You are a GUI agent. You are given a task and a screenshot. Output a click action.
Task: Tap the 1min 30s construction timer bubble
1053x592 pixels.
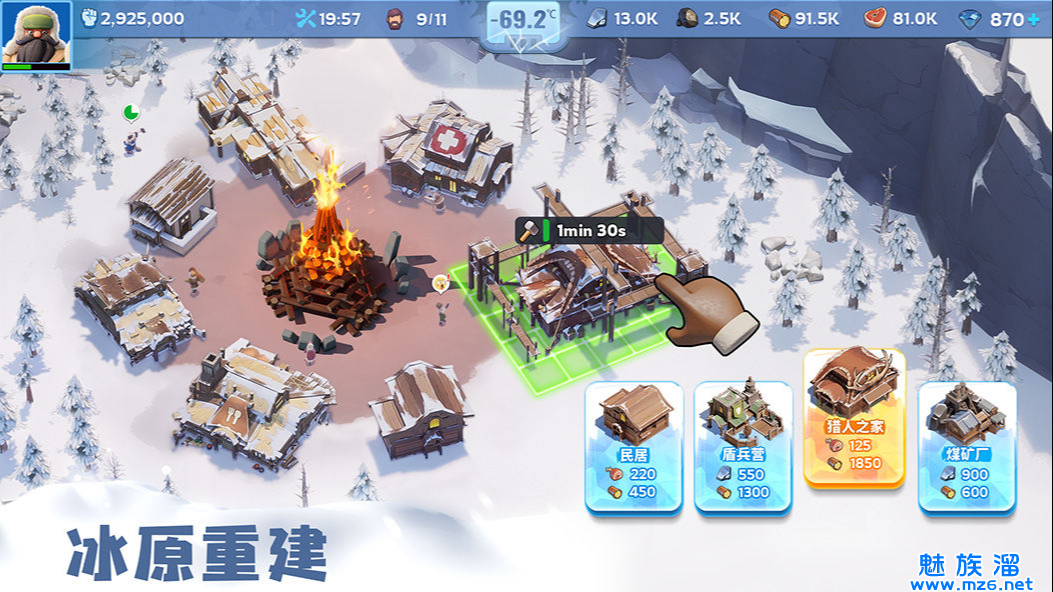click(x=588, y=230)
